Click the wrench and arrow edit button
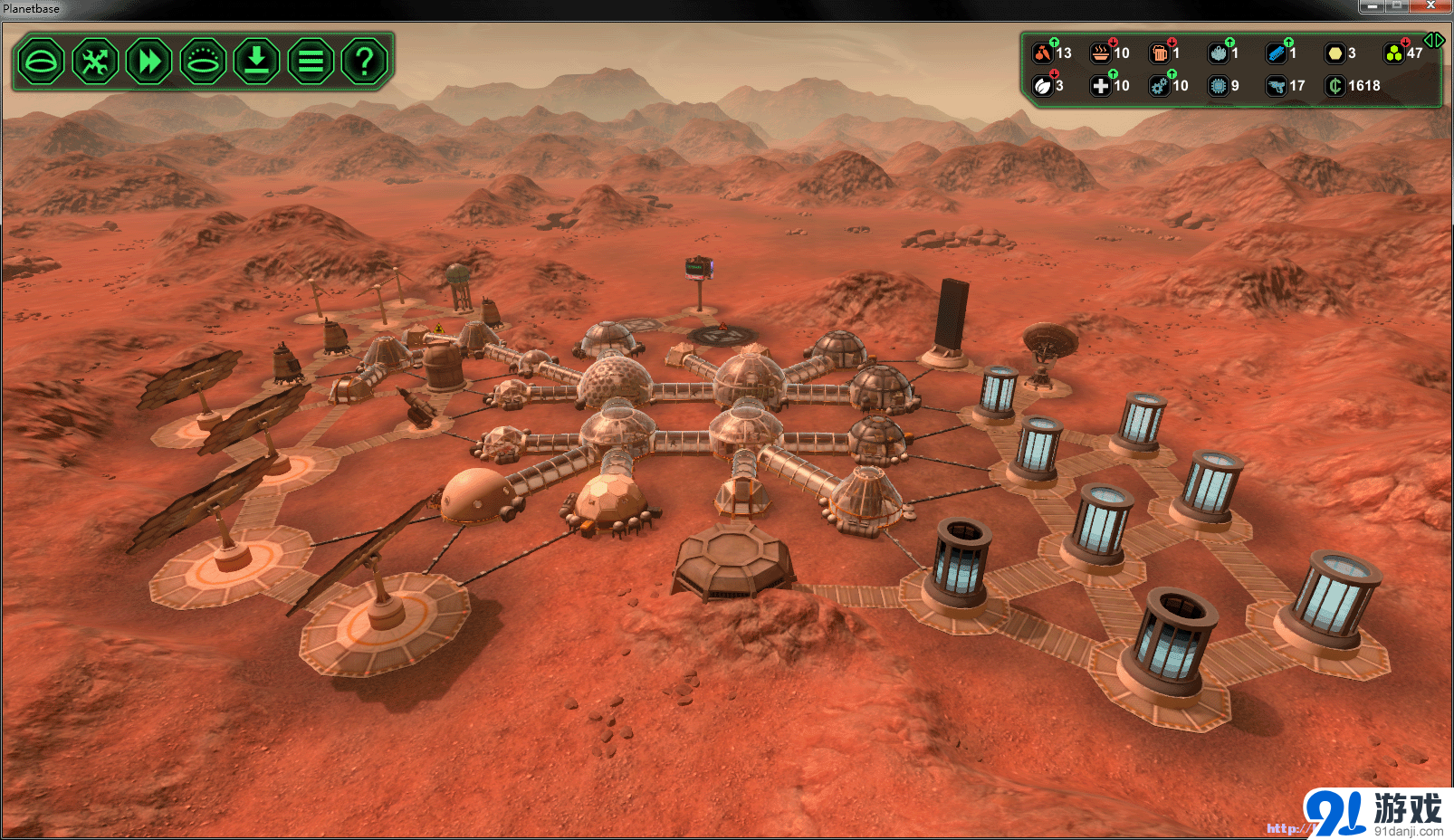This screenshot has height=840, width=1454. (95, 62)
